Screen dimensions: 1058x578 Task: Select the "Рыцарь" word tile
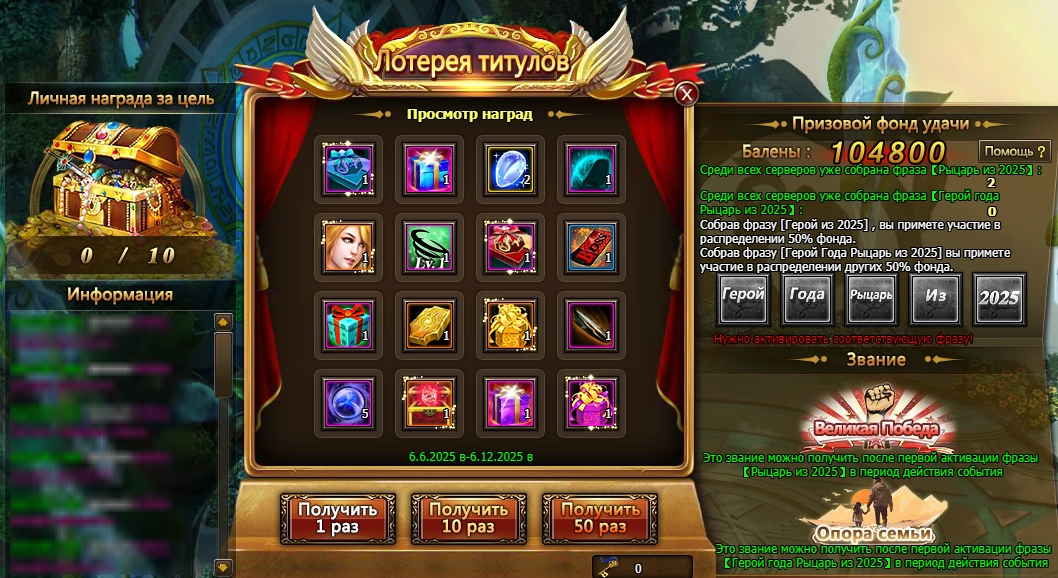coord(871,298)
